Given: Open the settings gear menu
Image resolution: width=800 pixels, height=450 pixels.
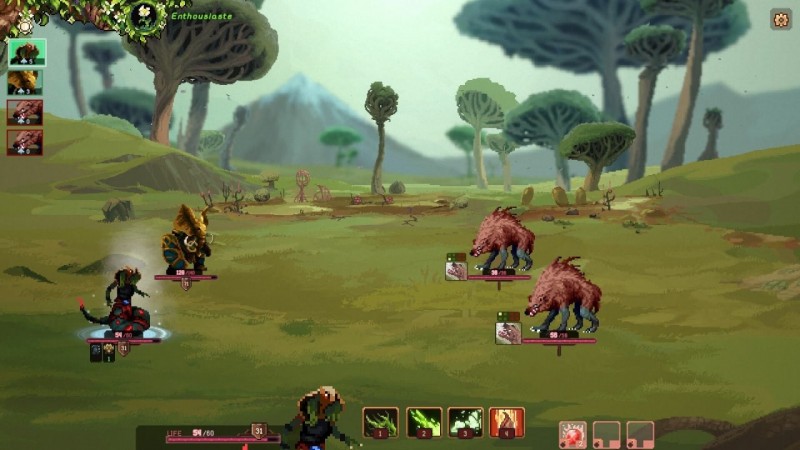Looking at the screenshot, I should [780, 19].
